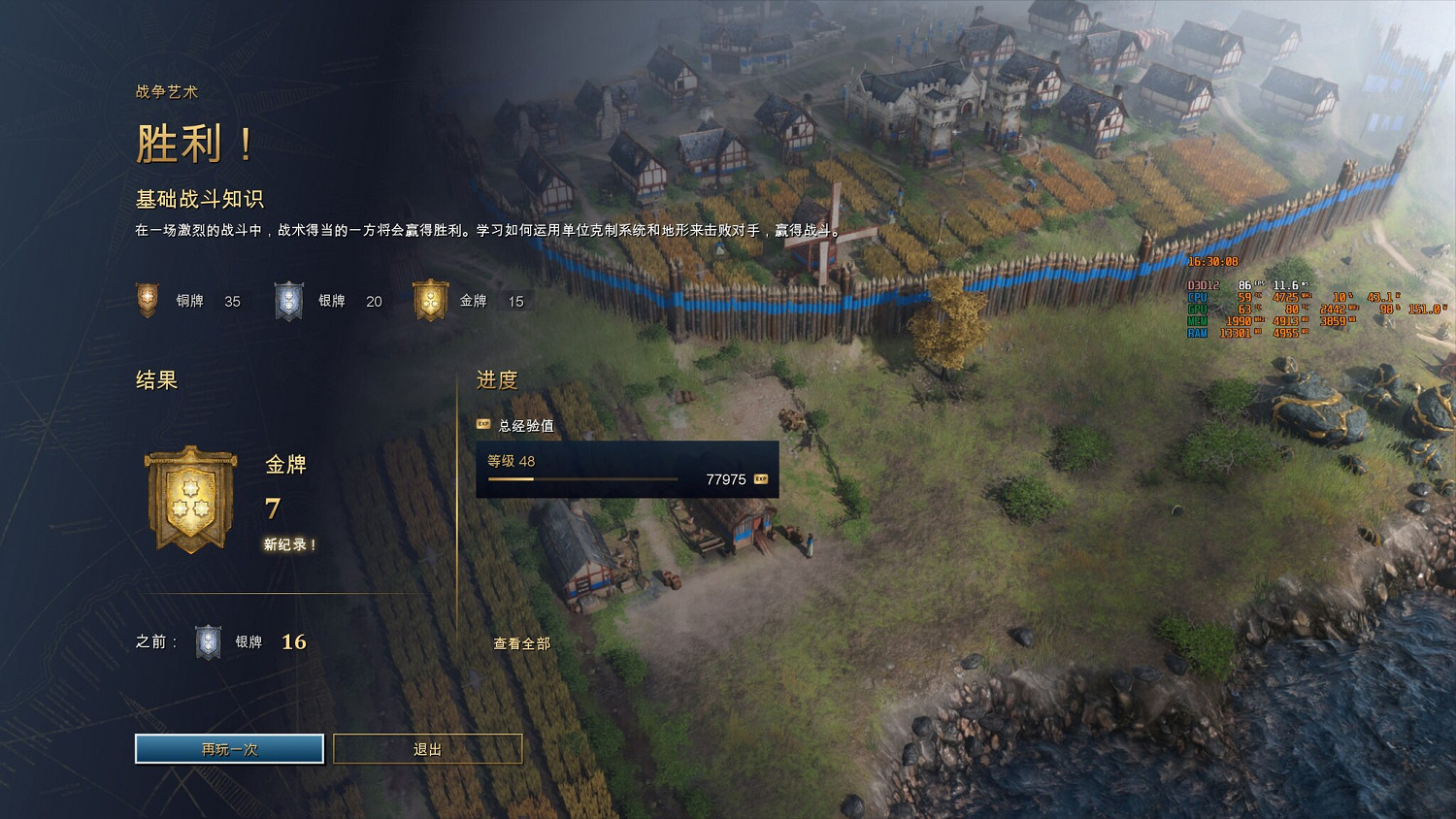The width and height of the screenshot is (1456, 819).
Task: Click the level 48 experience progress bar
Action: (x=582, y=478)
